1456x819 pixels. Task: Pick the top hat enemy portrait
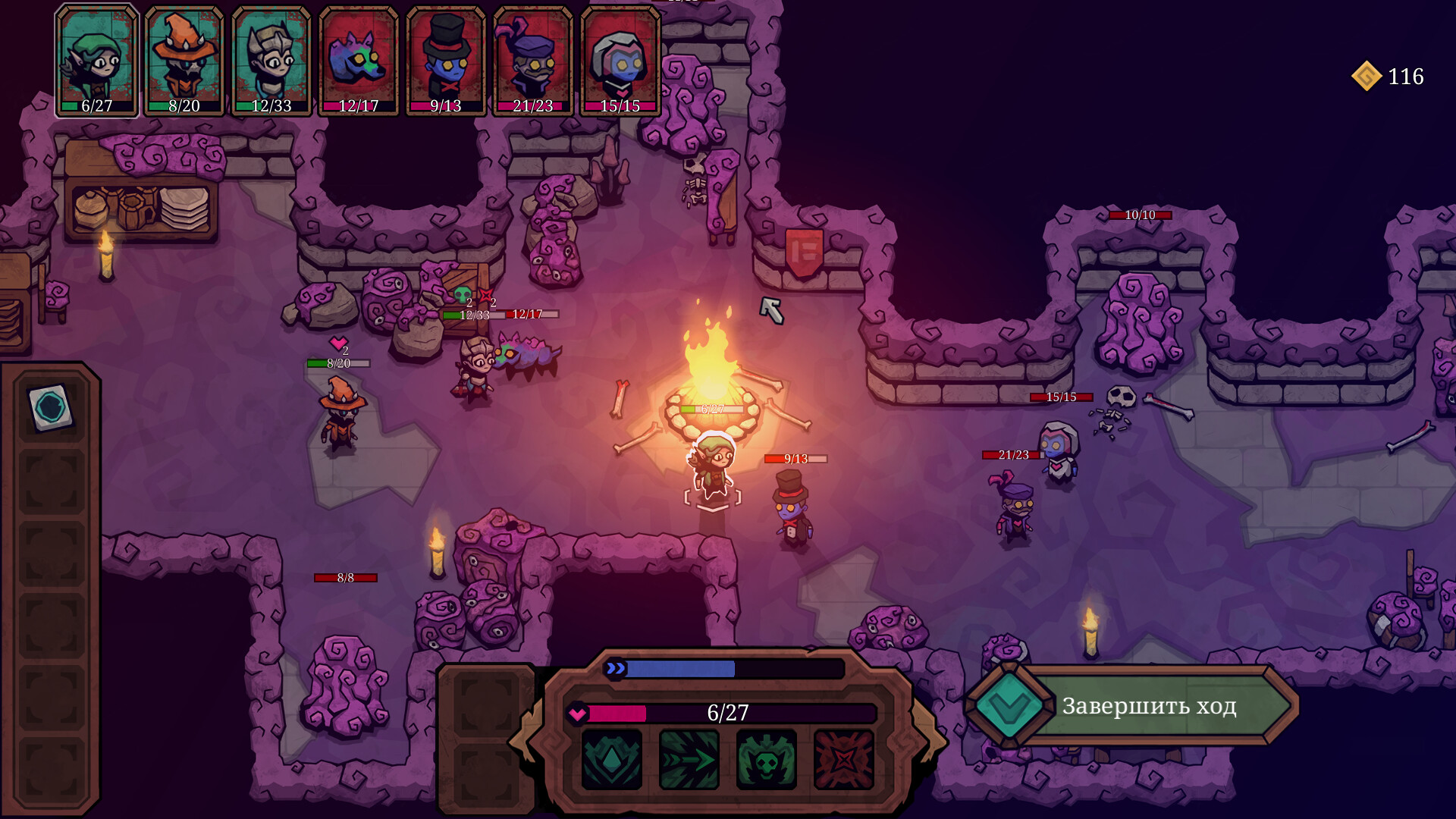coord(446,61)
